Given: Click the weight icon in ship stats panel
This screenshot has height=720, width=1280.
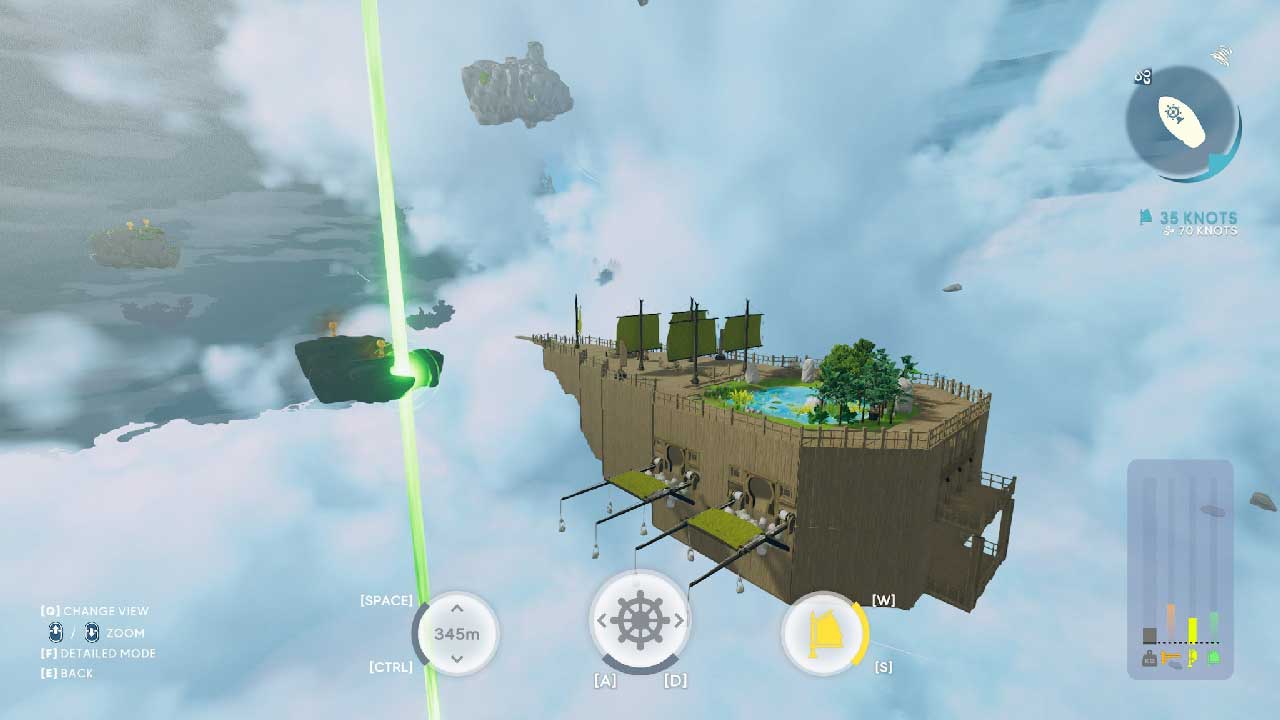Looking at the screenshot, I should [x=1150, y=659].
